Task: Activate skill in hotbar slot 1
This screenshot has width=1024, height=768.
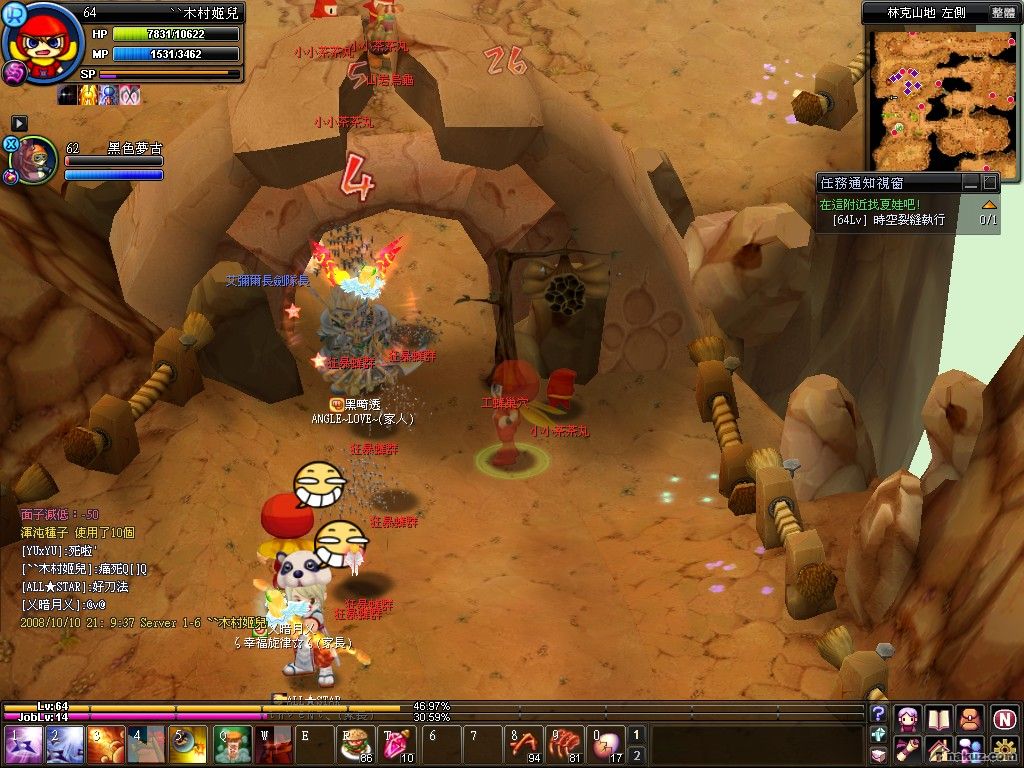Action: point(20,746)
